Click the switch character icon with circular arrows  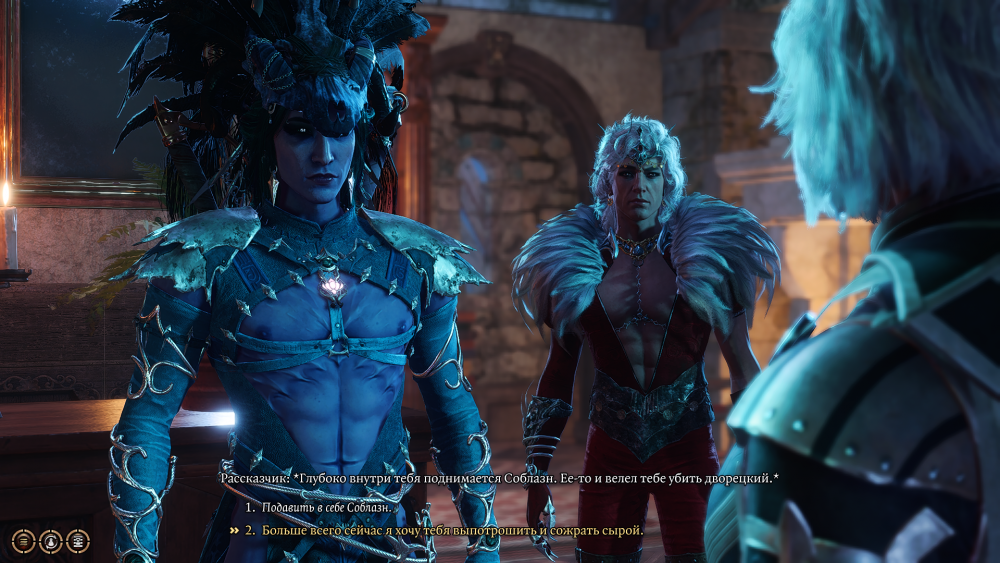click(x=50, y=541)
